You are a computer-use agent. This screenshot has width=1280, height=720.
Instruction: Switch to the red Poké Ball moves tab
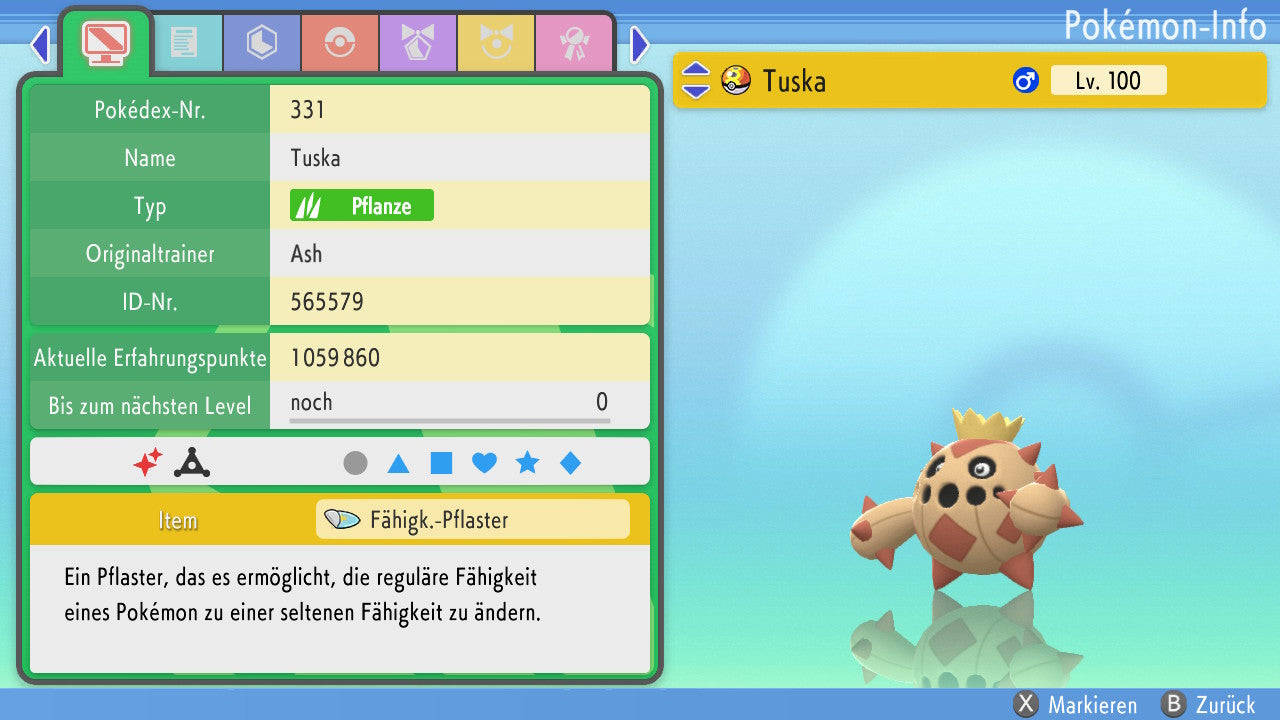point(340,43)
